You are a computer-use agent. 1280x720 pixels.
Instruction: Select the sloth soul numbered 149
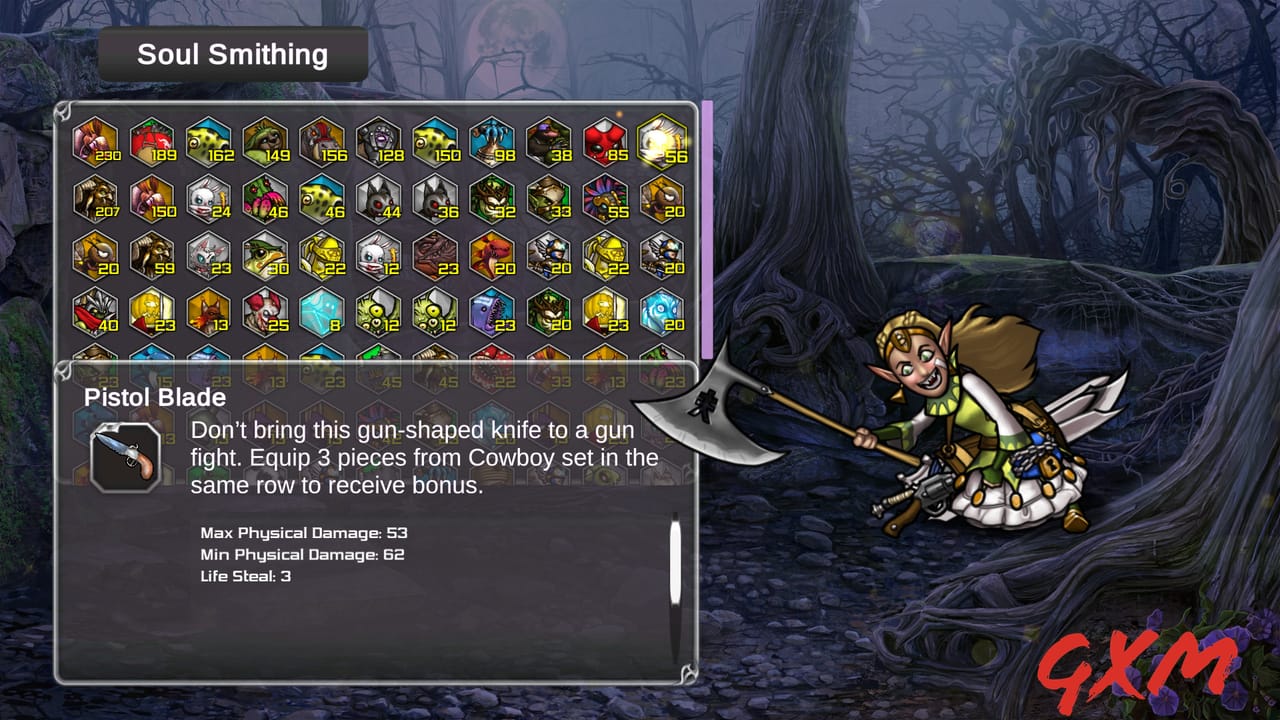[265, 142]
